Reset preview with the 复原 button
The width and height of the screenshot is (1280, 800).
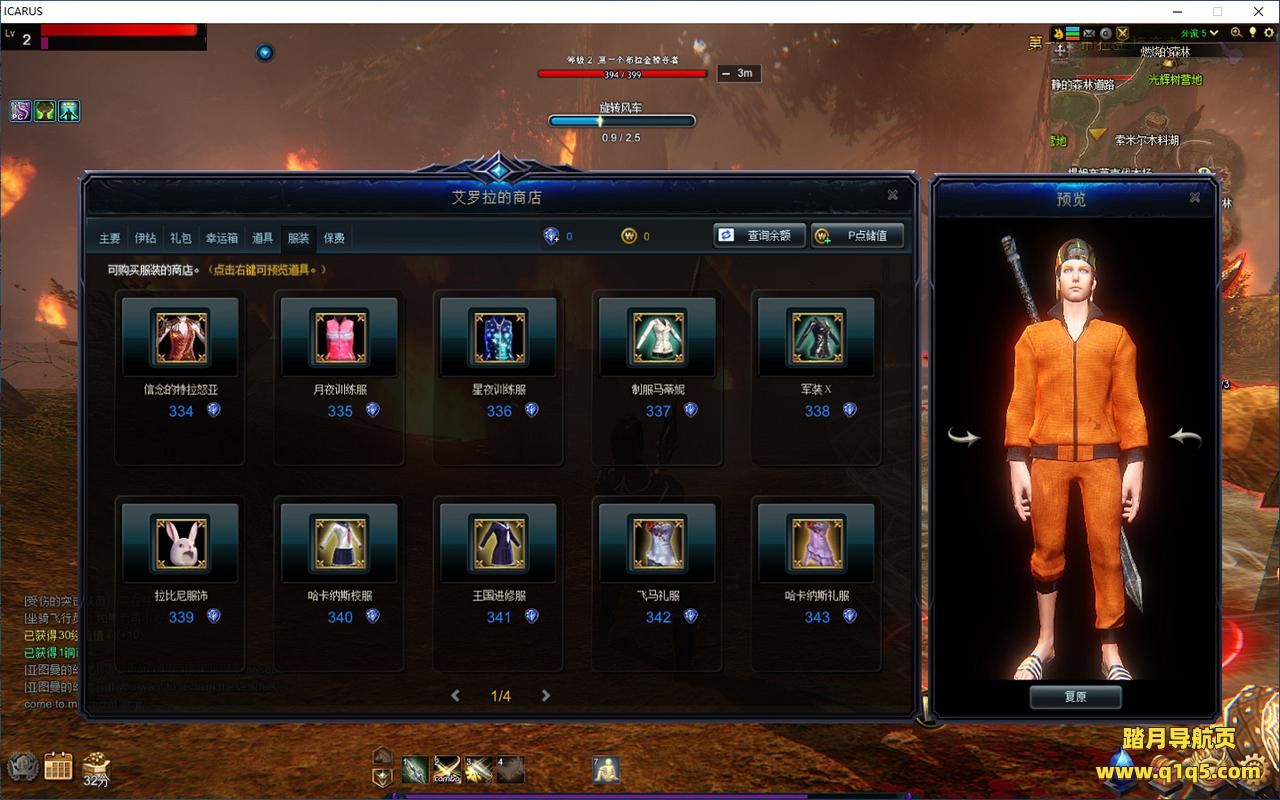(x=1075, y=697)
